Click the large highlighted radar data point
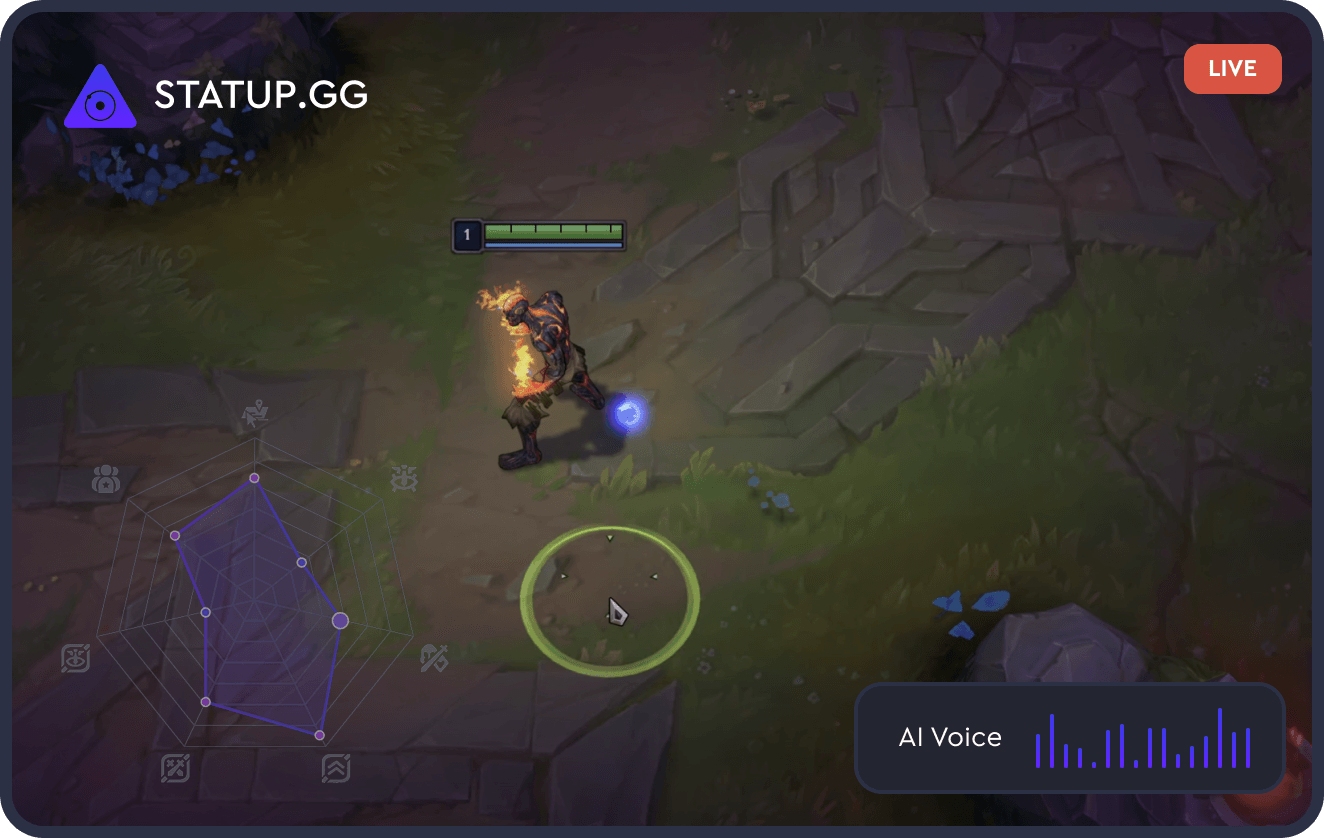Image resolution: width=1324 pixels, height=838 pixels. click(x=339, y=620)
